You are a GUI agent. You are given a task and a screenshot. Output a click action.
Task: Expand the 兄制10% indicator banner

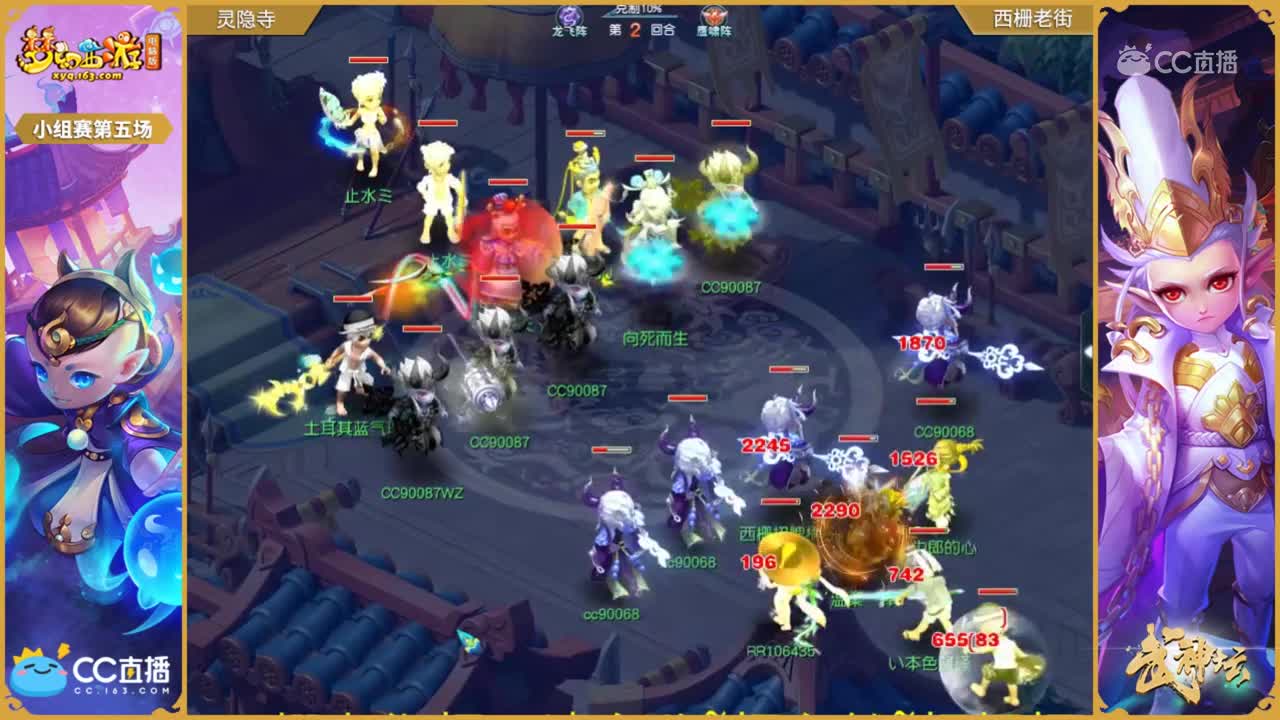(x=640, y=7)
